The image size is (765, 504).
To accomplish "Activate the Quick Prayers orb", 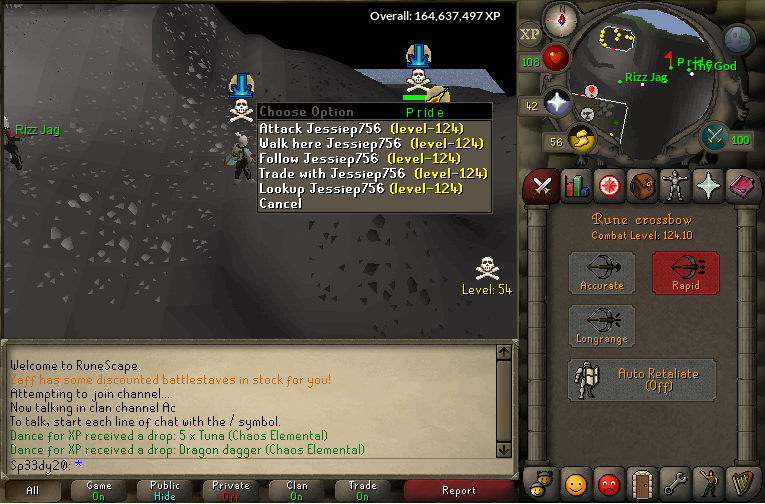I will click(556, 103).
